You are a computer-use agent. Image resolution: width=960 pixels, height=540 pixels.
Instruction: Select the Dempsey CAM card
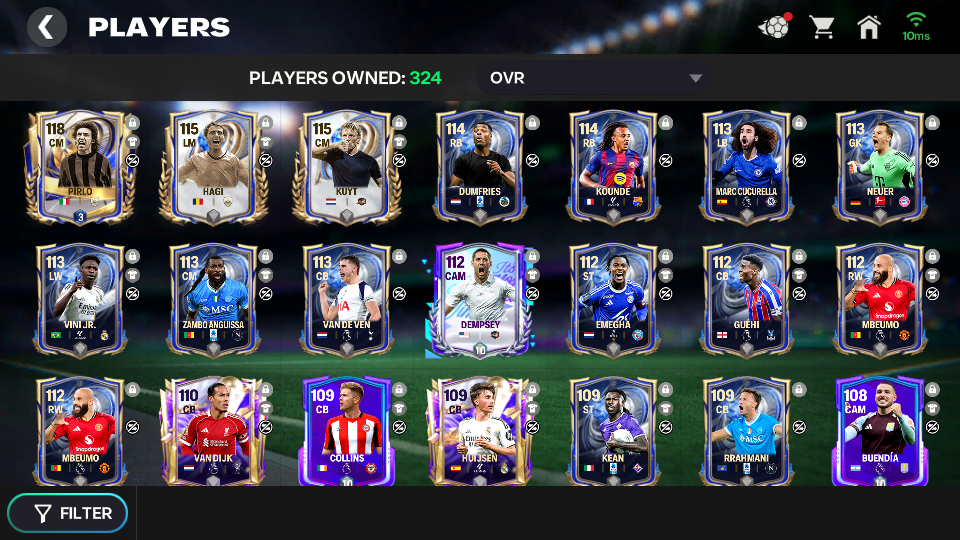tap(481, 300)
